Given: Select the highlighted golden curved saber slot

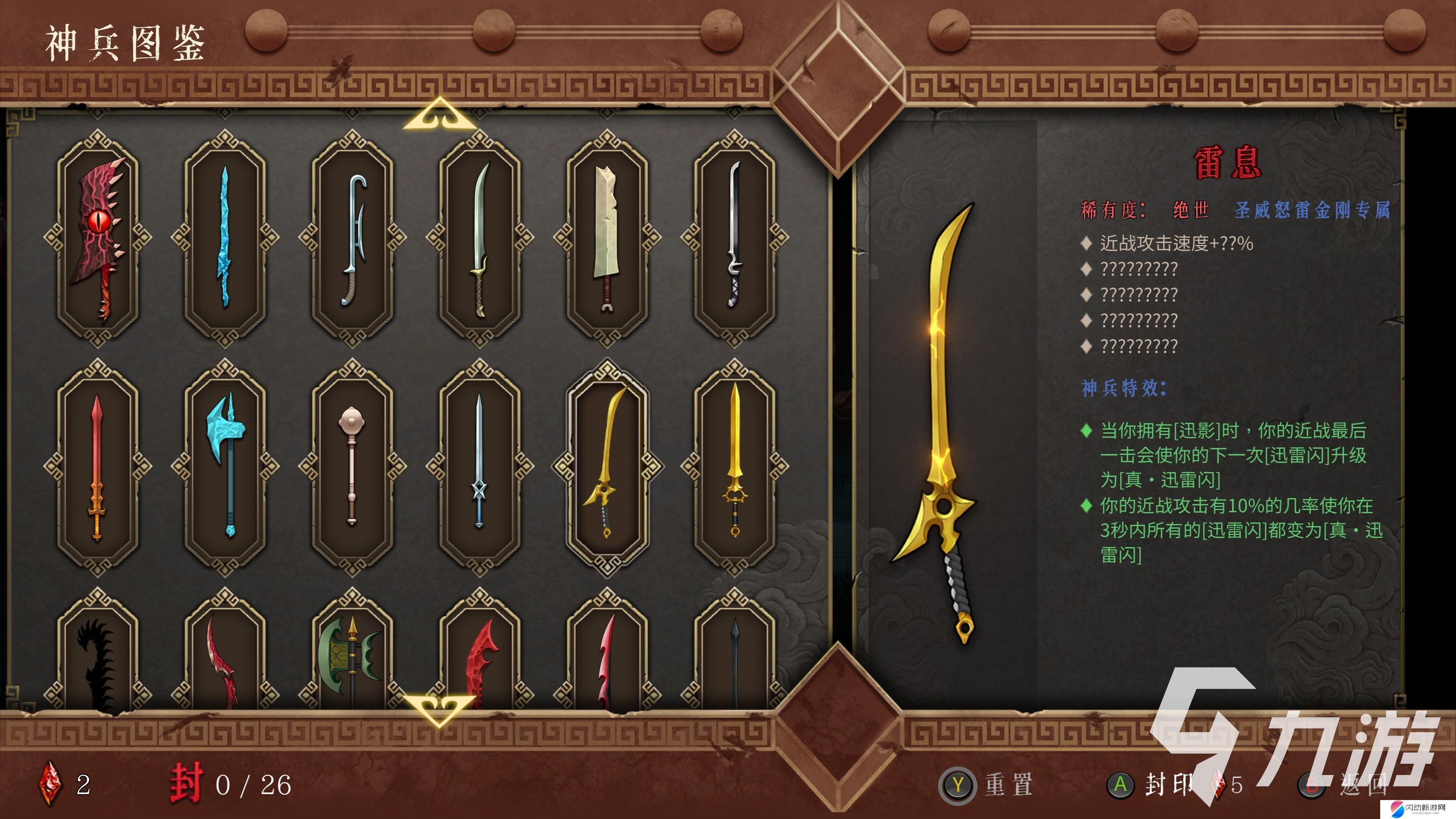Looking at the screenshot, I should pyautogui.click(x=607, y=467).
